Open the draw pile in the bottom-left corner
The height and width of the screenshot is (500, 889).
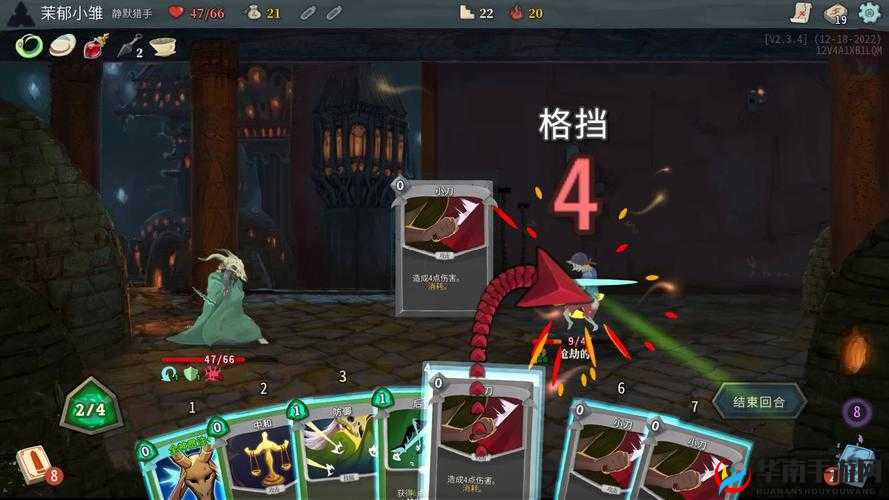coord(32,463)
